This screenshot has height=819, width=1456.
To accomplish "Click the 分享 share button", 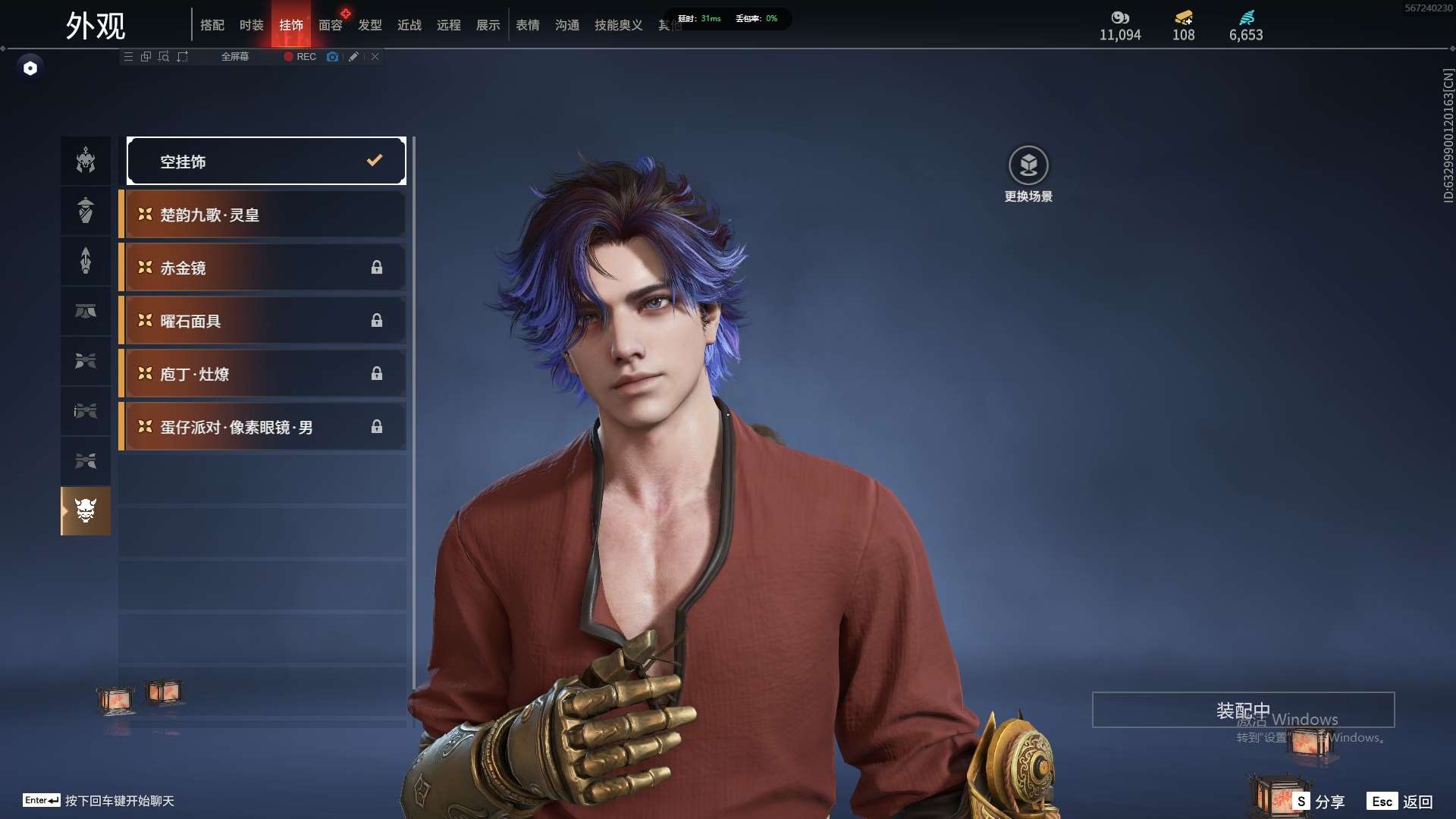I will click(x=1319, y=802).
